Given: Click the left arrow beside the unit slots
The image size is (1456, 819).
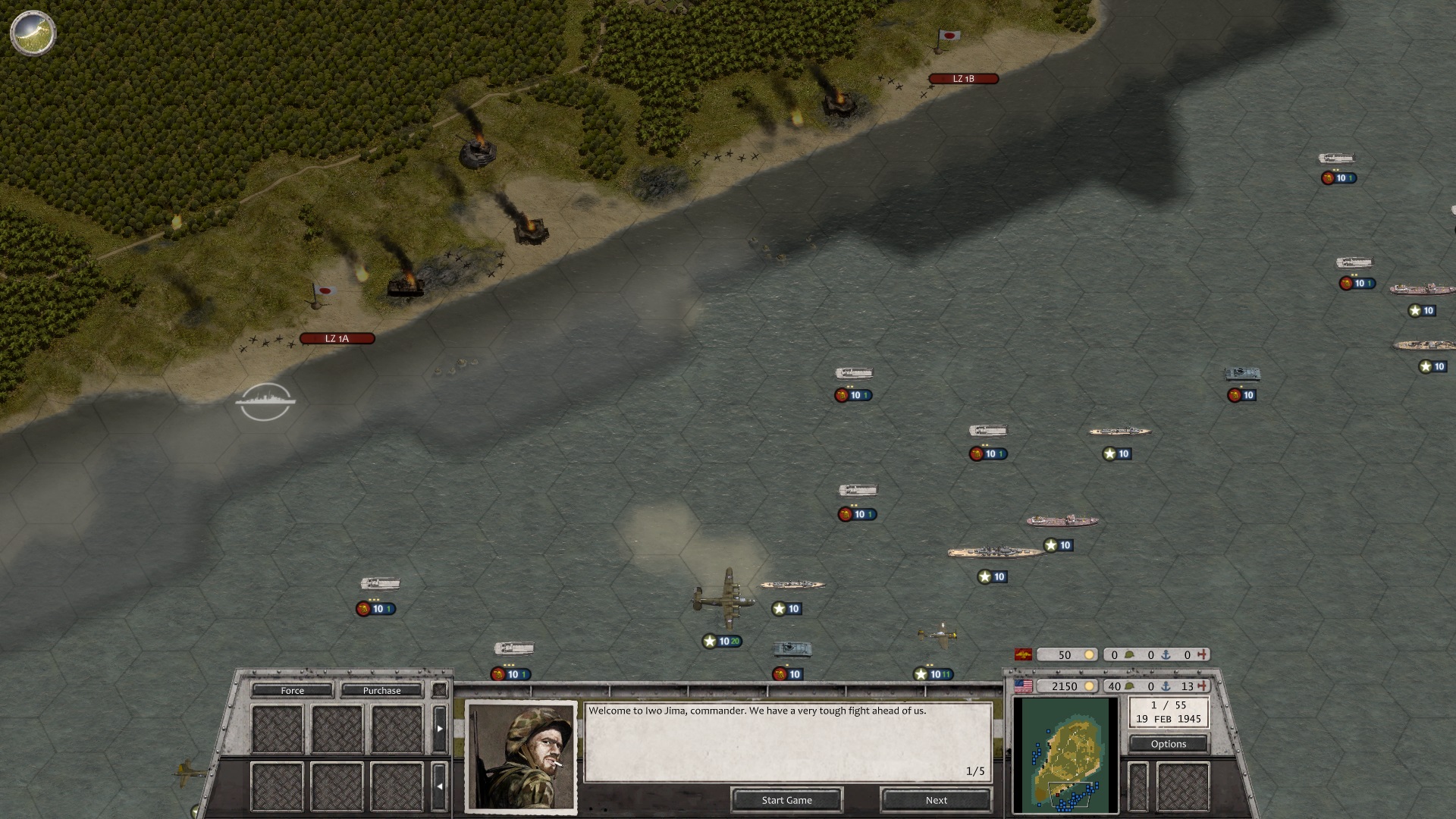Looking at the screenshot, I should 440,786.
